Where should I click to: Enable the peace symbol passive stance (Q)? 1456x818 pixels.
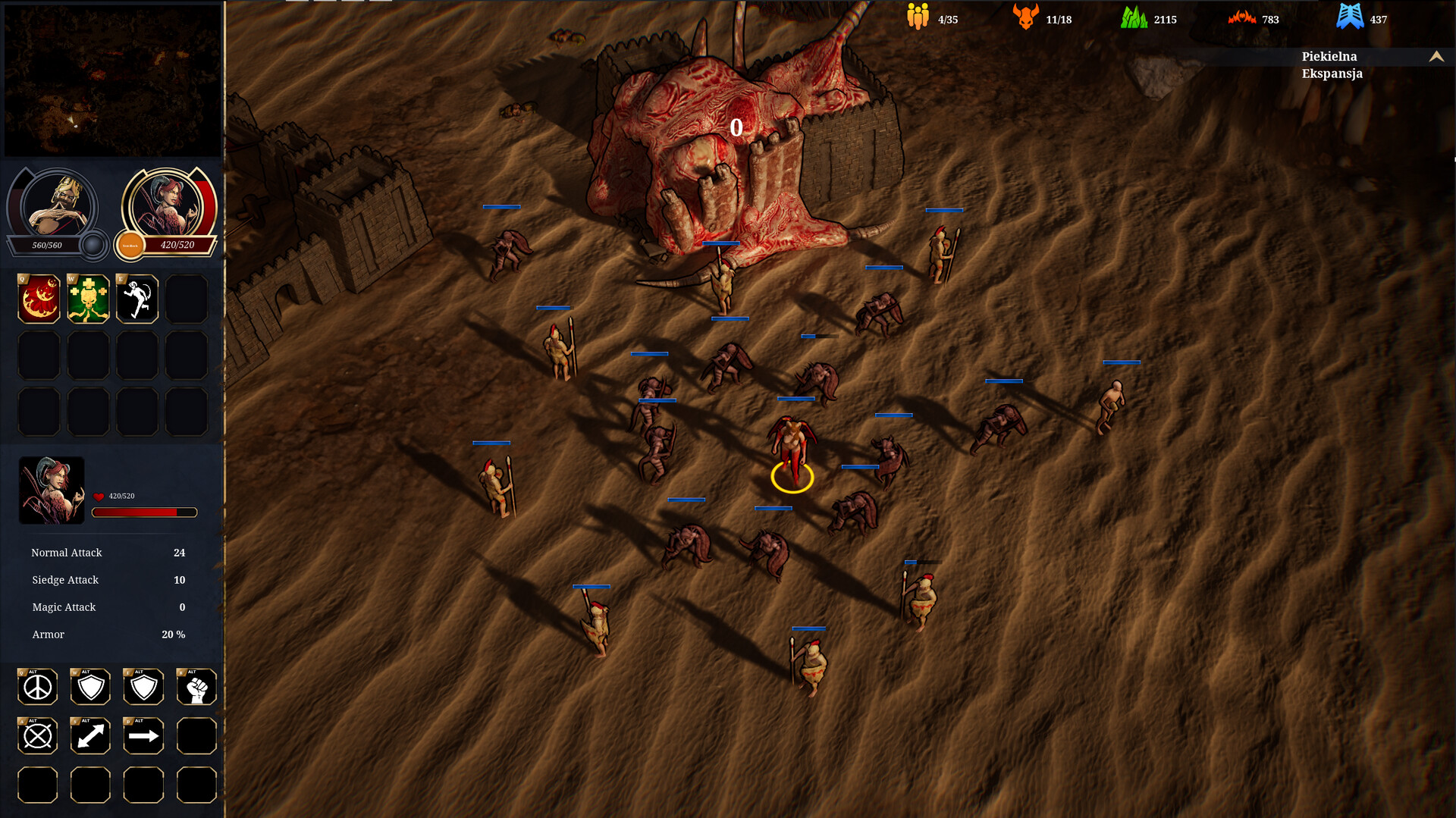pos(37,687)
